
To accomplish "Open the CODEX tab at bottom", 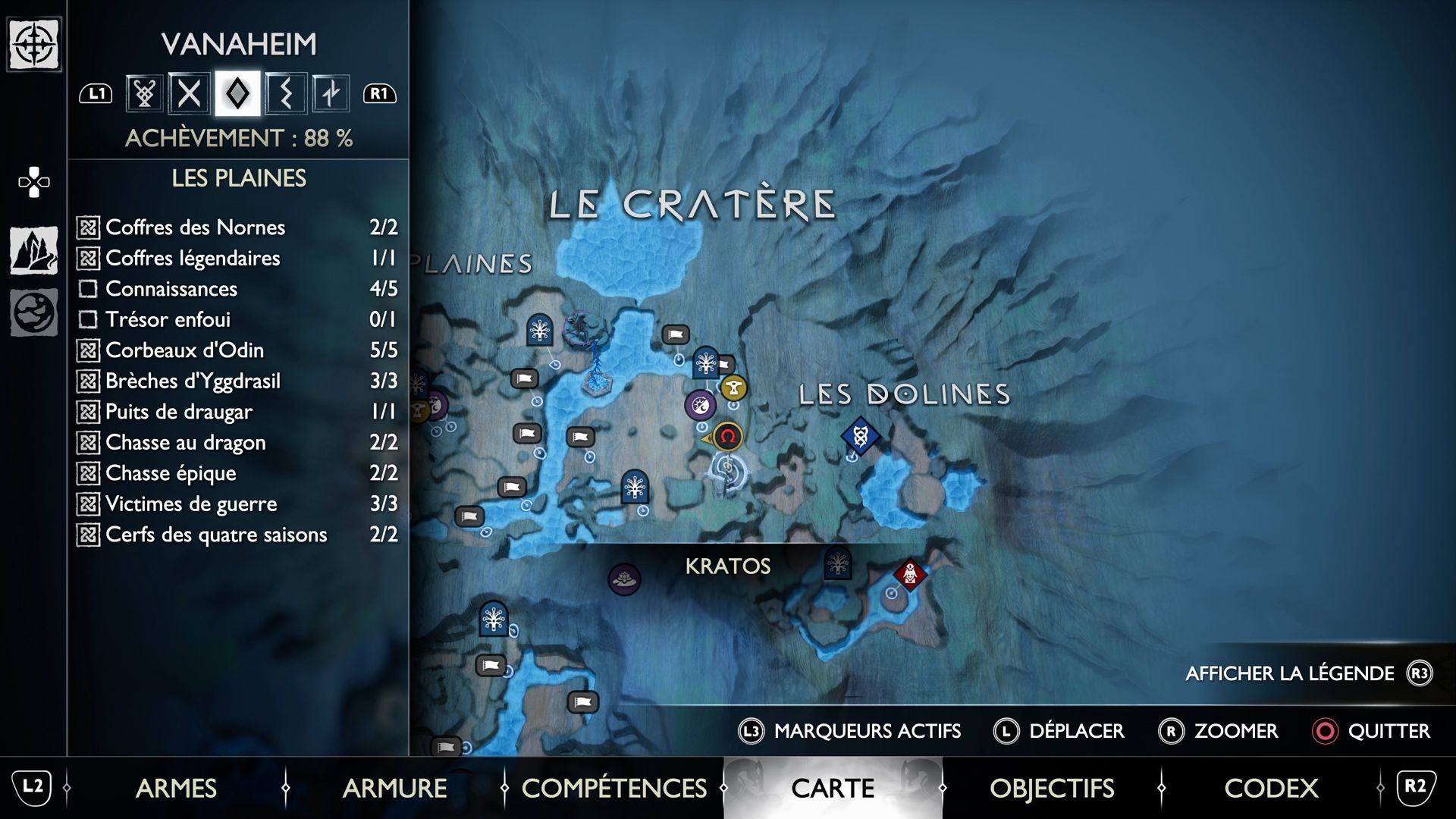I will point(1271,789).
